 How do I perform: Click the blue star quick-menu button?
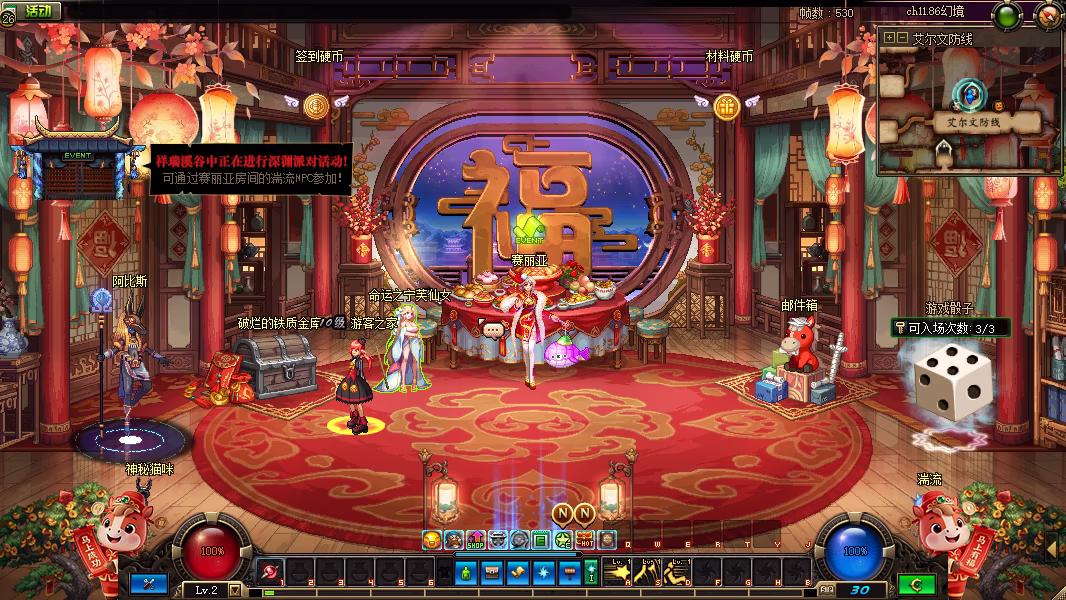(x=542, y=572)
